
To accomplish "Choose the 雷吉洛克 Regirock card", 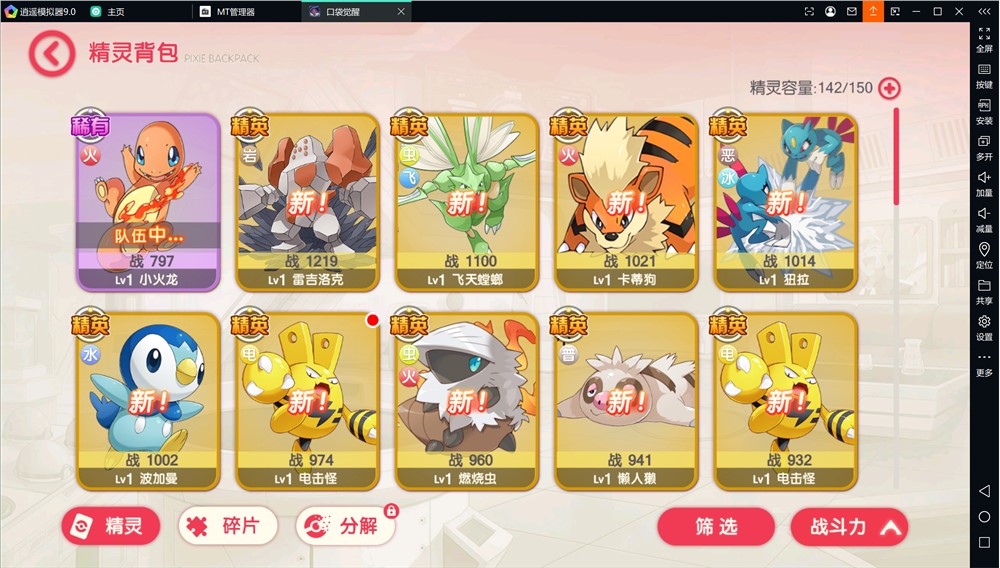I will coord(307,200).
